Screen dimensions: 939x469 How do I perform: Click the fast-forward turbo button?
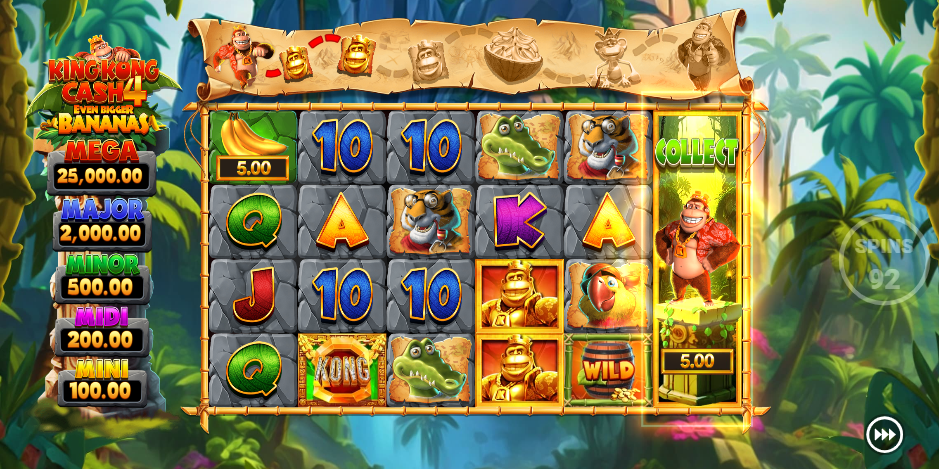(884, 435)
